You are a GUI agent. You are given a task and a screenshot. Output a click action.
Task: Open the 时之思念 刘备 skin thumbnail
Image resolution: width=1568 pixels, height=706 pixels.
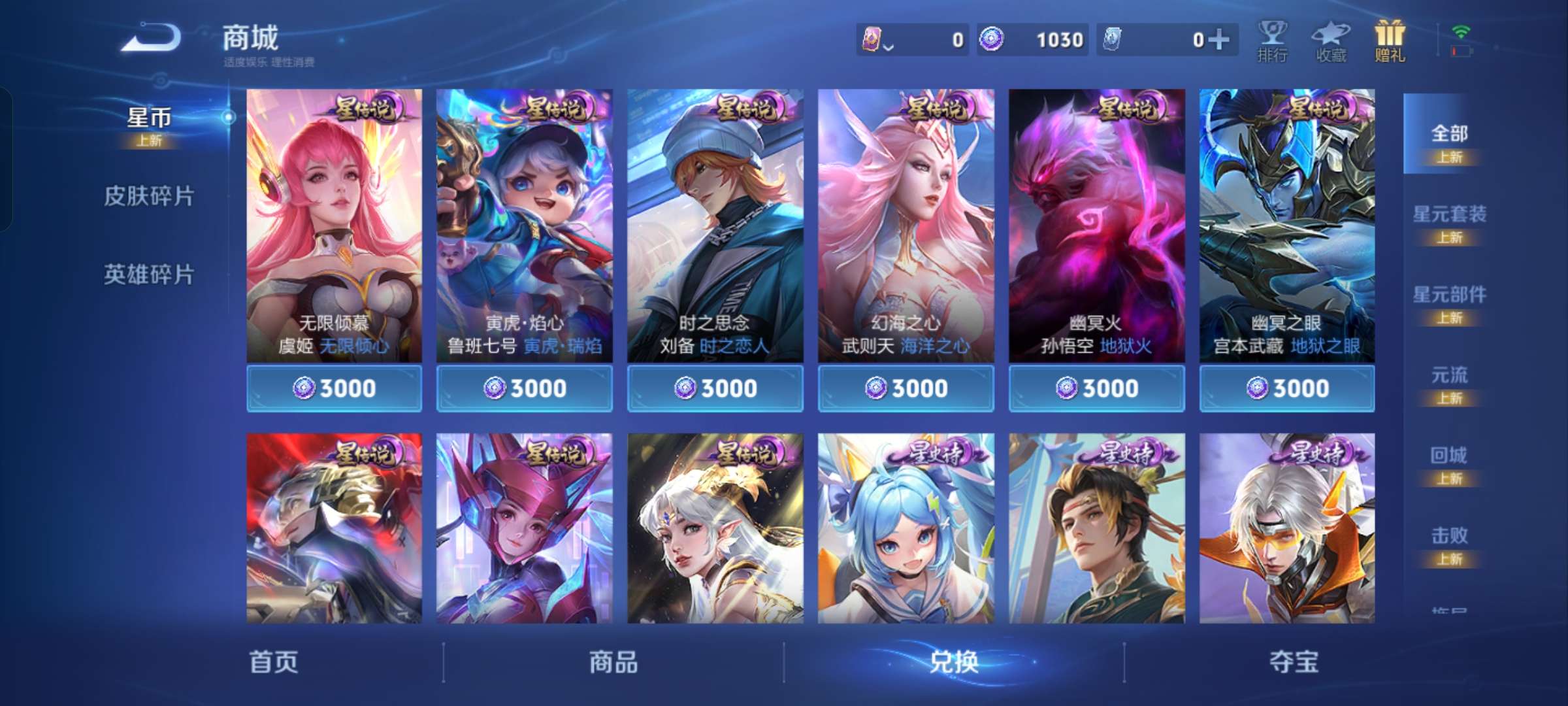pyautogui.click(x=715, y=229)
